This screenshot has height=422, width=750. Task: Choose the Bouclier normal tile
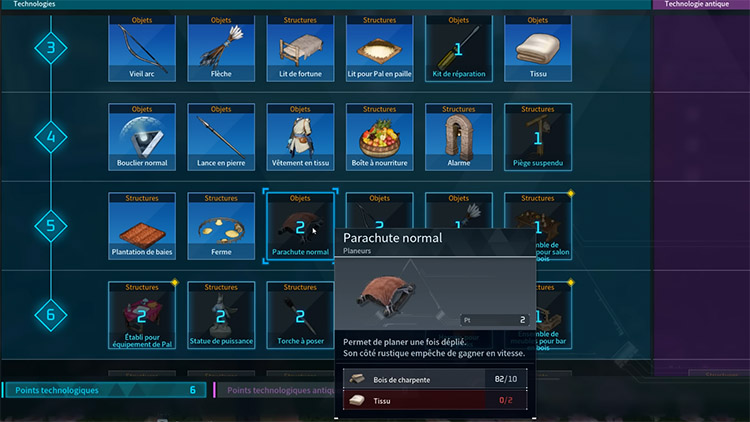pyautogui.click(x=142, y=136)
